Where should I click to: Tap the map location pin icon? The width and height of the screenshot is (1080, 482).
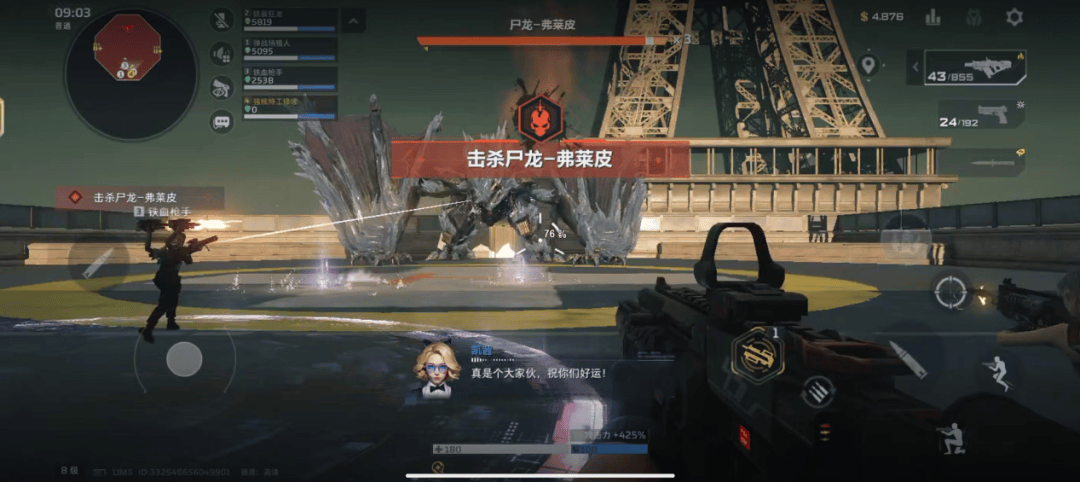click(x=867, y=66)
